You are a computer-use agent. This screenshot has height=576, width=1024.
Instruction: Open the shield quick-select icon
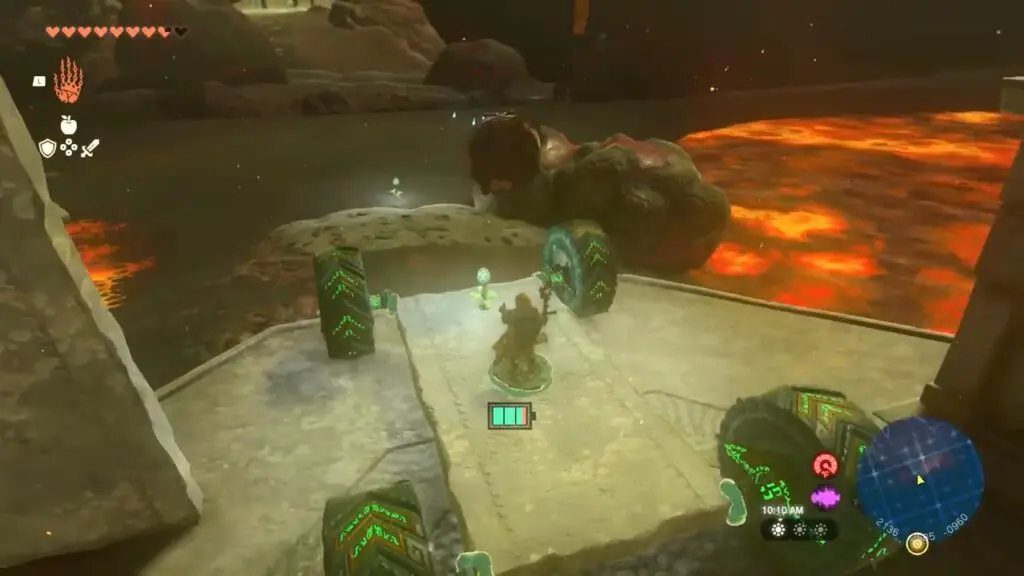(47, 148)
